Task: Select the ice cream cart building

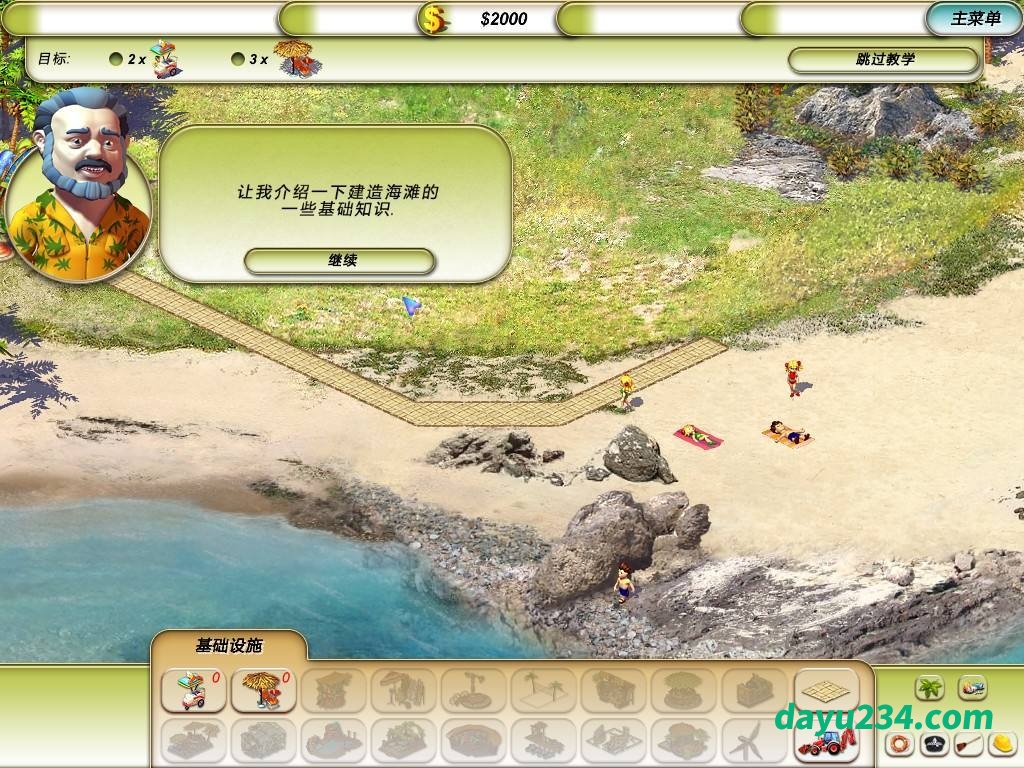Action: (x=193, y=690)
